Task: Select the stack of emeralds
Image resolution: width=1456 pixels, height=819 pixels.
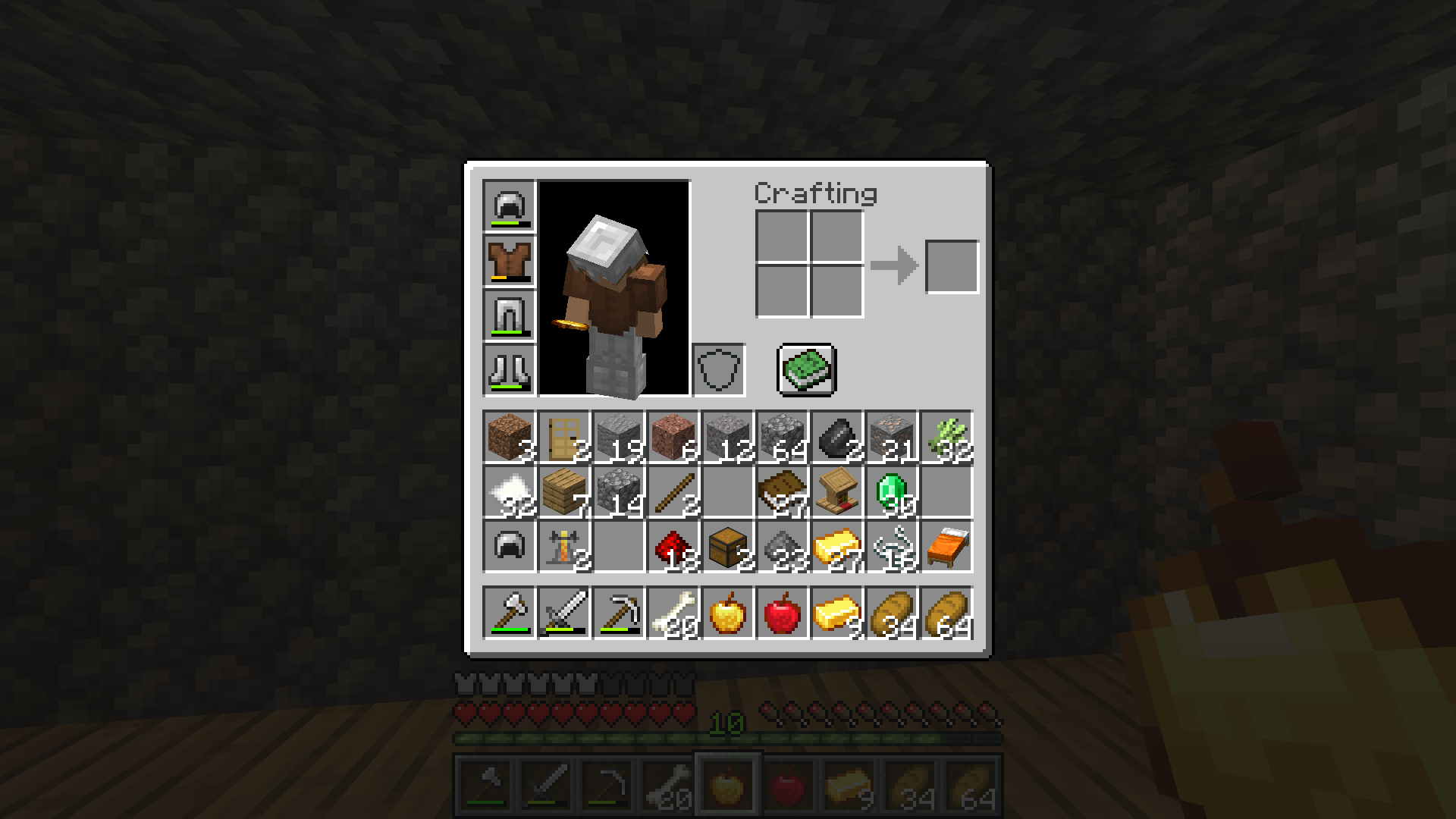Action: tap(891, 492)
